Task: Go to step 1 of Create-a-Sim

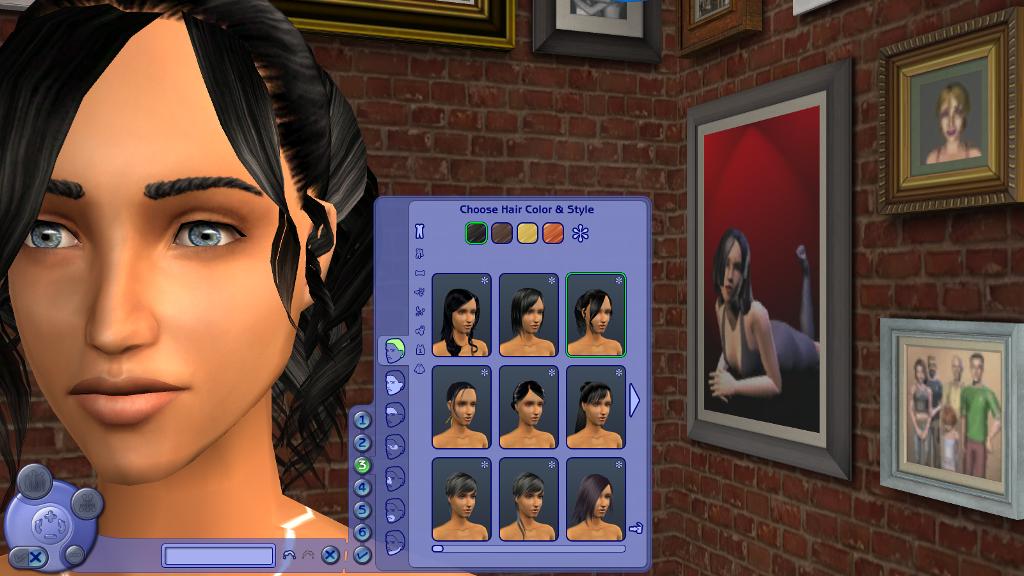Action: (362, 420)
